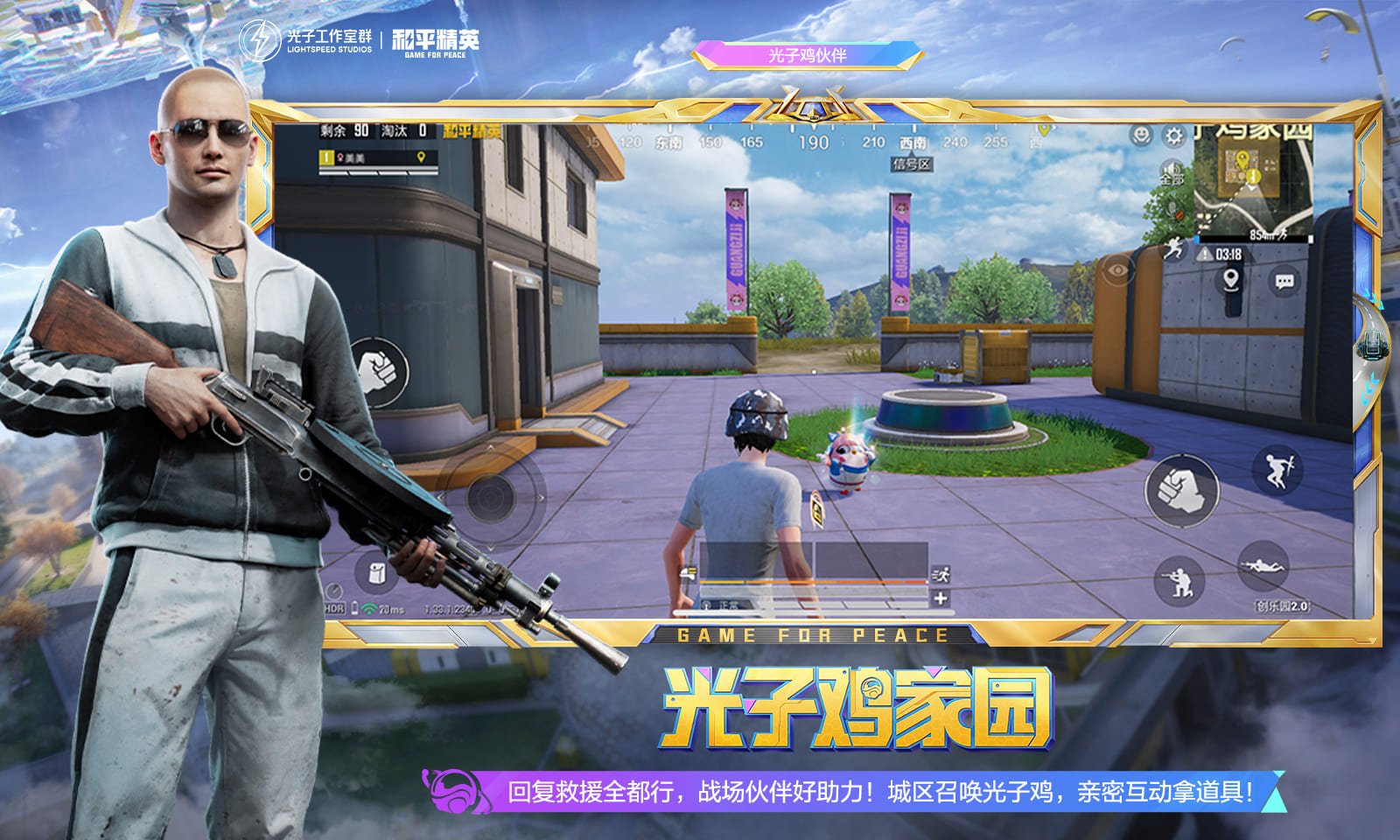Open the 创乐园2.0 mode entry
This screenshot has height=840, width=1400.
coord(1283,605)
